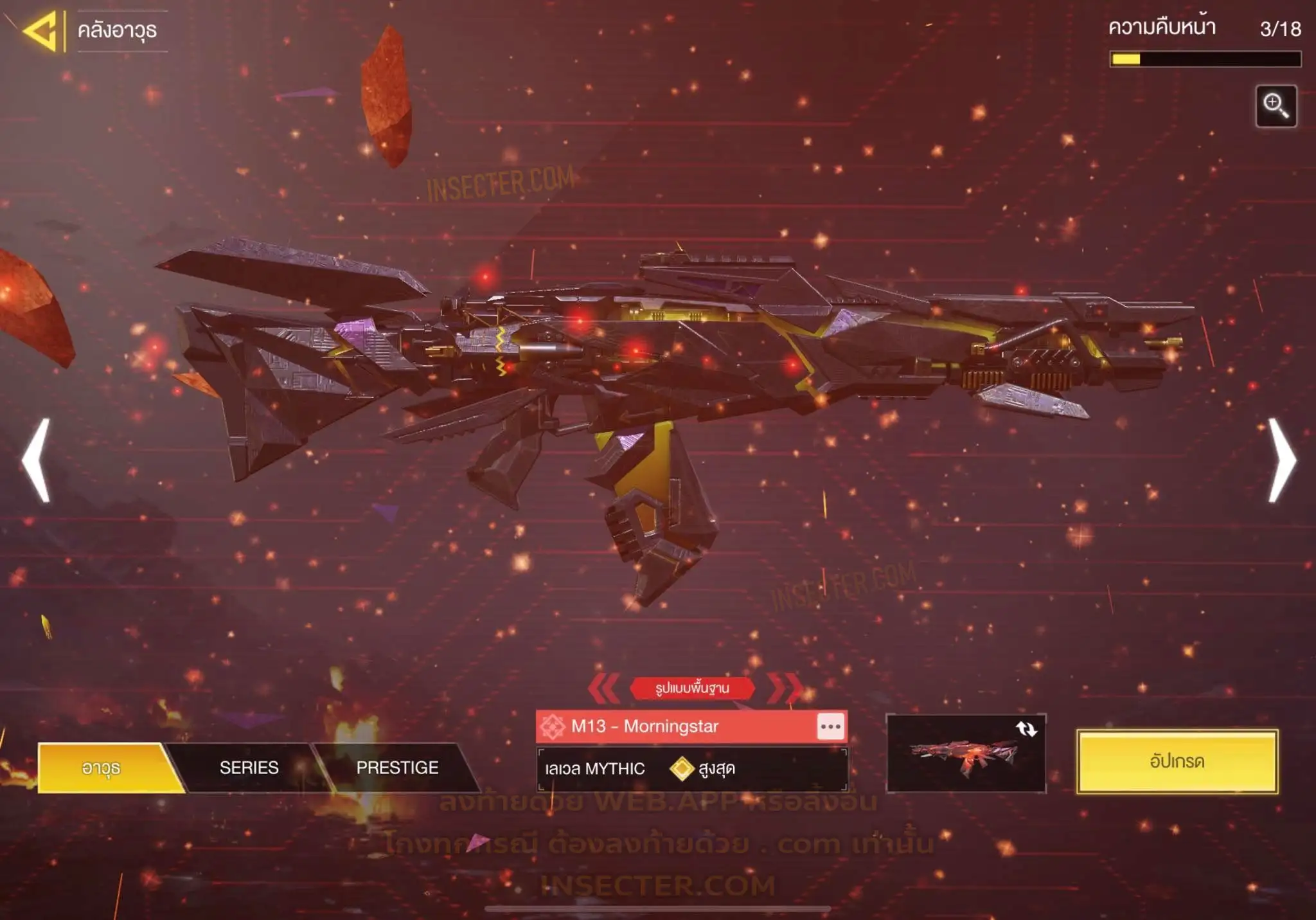Show the next weapon with the right arrow

[x=1281, y=460]
